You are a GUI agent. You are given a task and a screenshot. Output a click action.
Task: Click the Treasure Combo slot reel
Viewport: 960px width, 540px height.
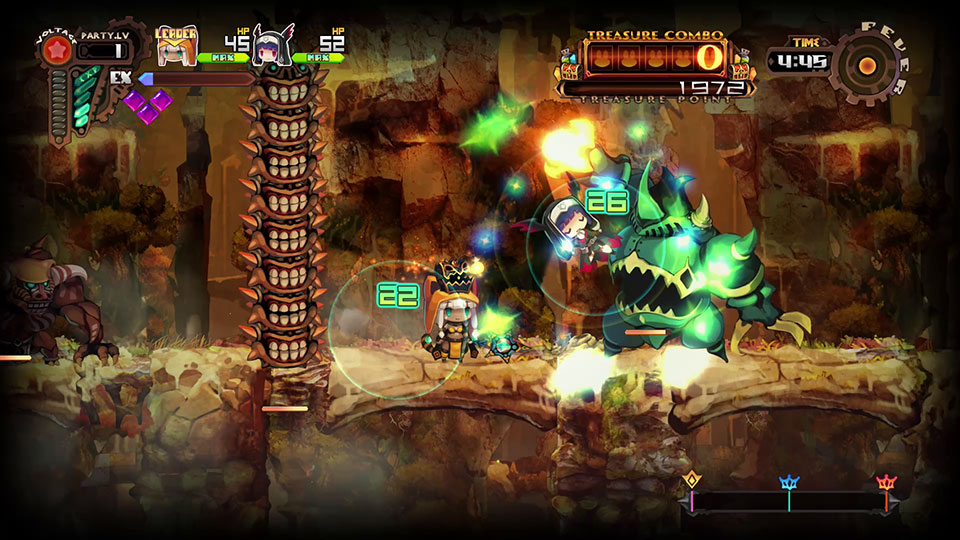coord(656,56)
